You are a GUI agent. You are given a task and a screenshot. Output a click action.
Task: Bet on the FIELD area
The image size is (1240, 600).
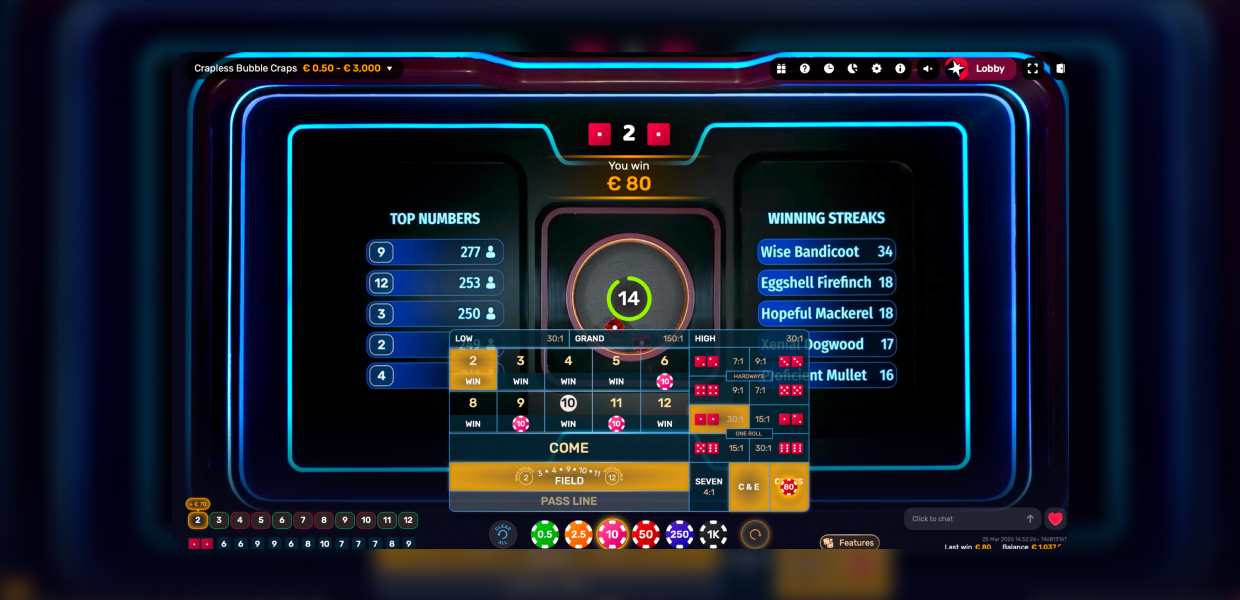(568, 477)
